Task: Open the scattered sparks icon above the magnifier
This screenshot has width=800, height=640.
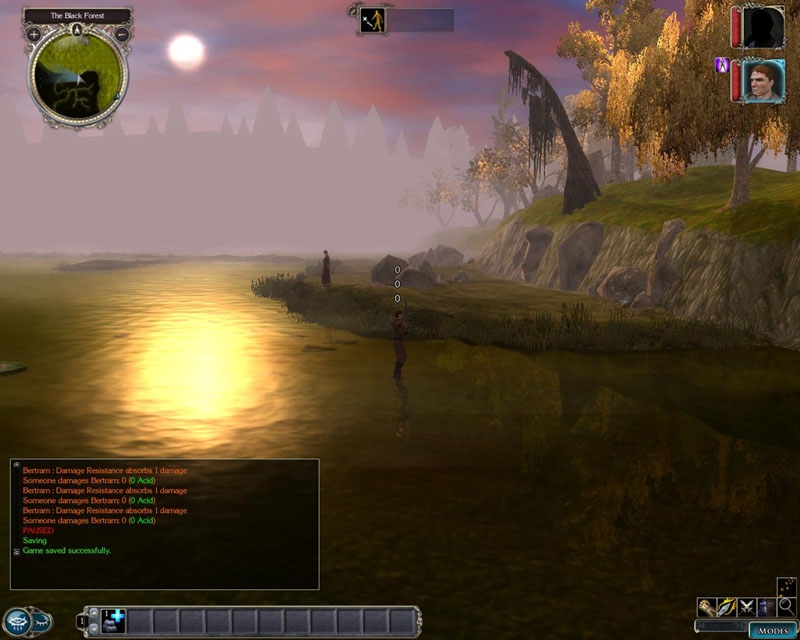Action: tap(786, 587)
